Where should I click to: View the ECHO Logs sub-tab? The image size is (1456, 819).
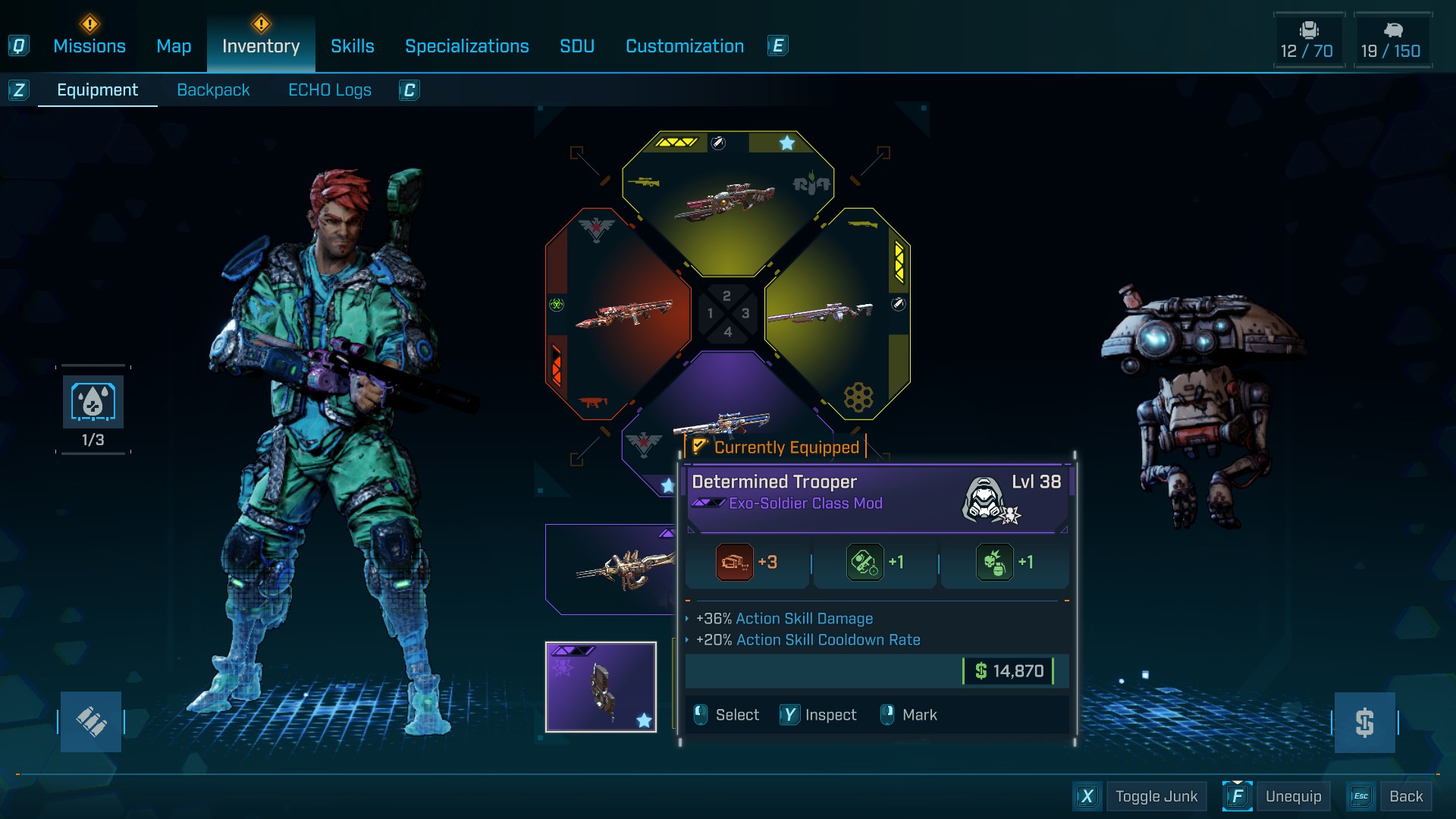[330, 90]
